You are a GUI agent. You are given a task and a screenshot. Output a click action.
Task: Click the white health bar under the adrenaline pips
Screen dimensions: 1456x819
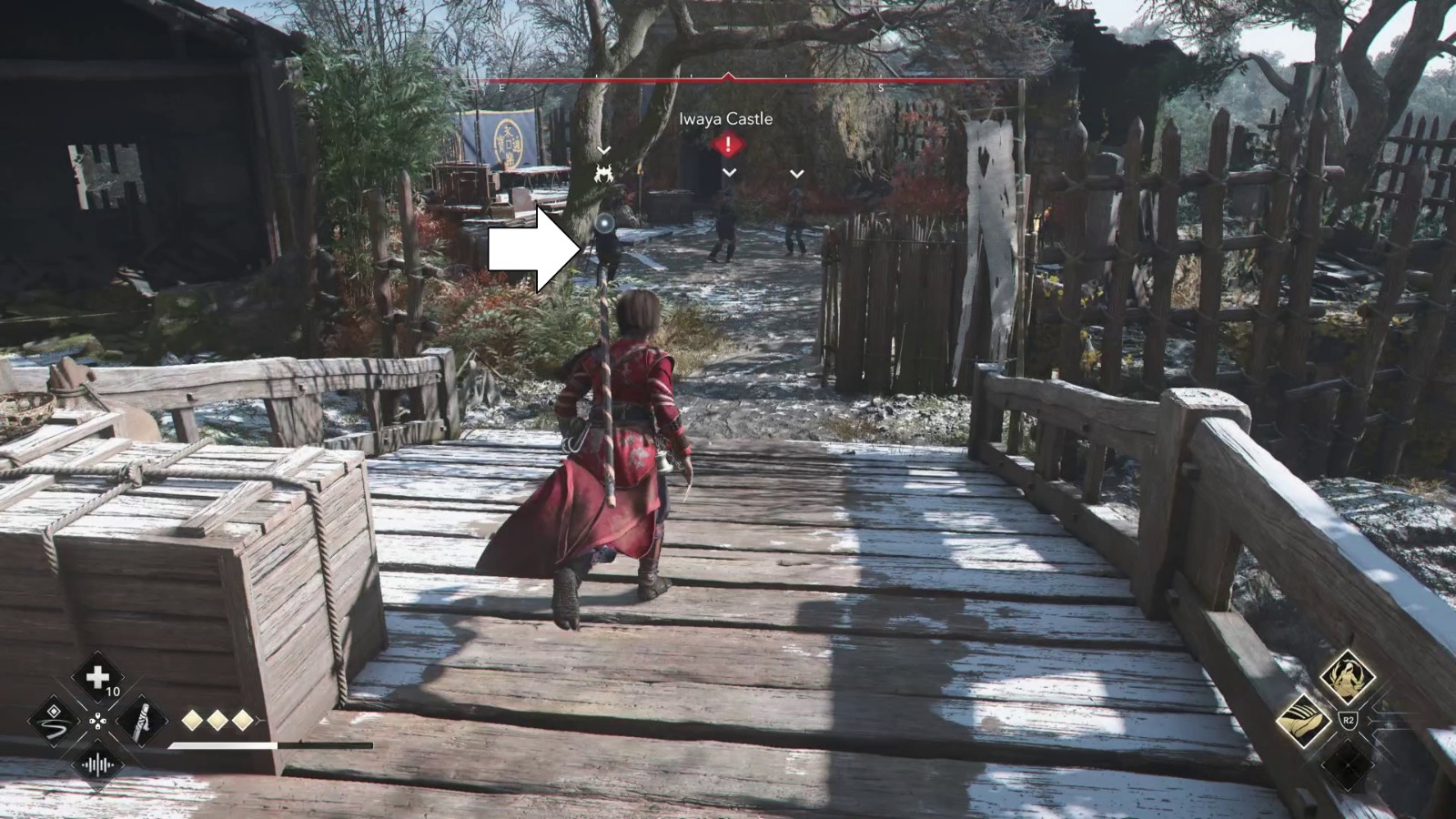pyautogui.click(x=222, y=746)
